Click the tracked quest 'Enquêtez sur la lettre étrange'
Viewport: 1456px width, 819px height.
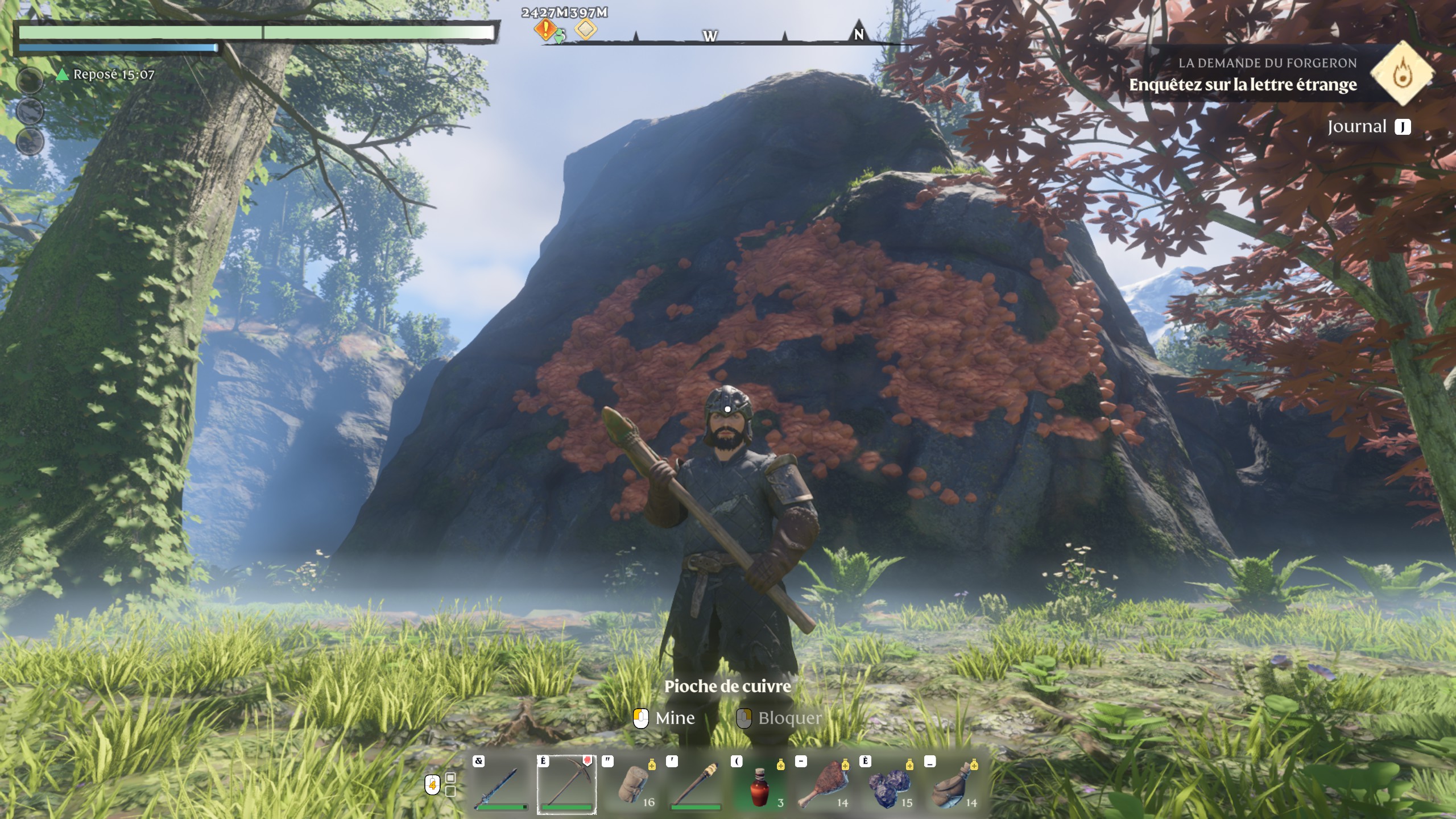pyautogui.click(x=1243, y=85)
